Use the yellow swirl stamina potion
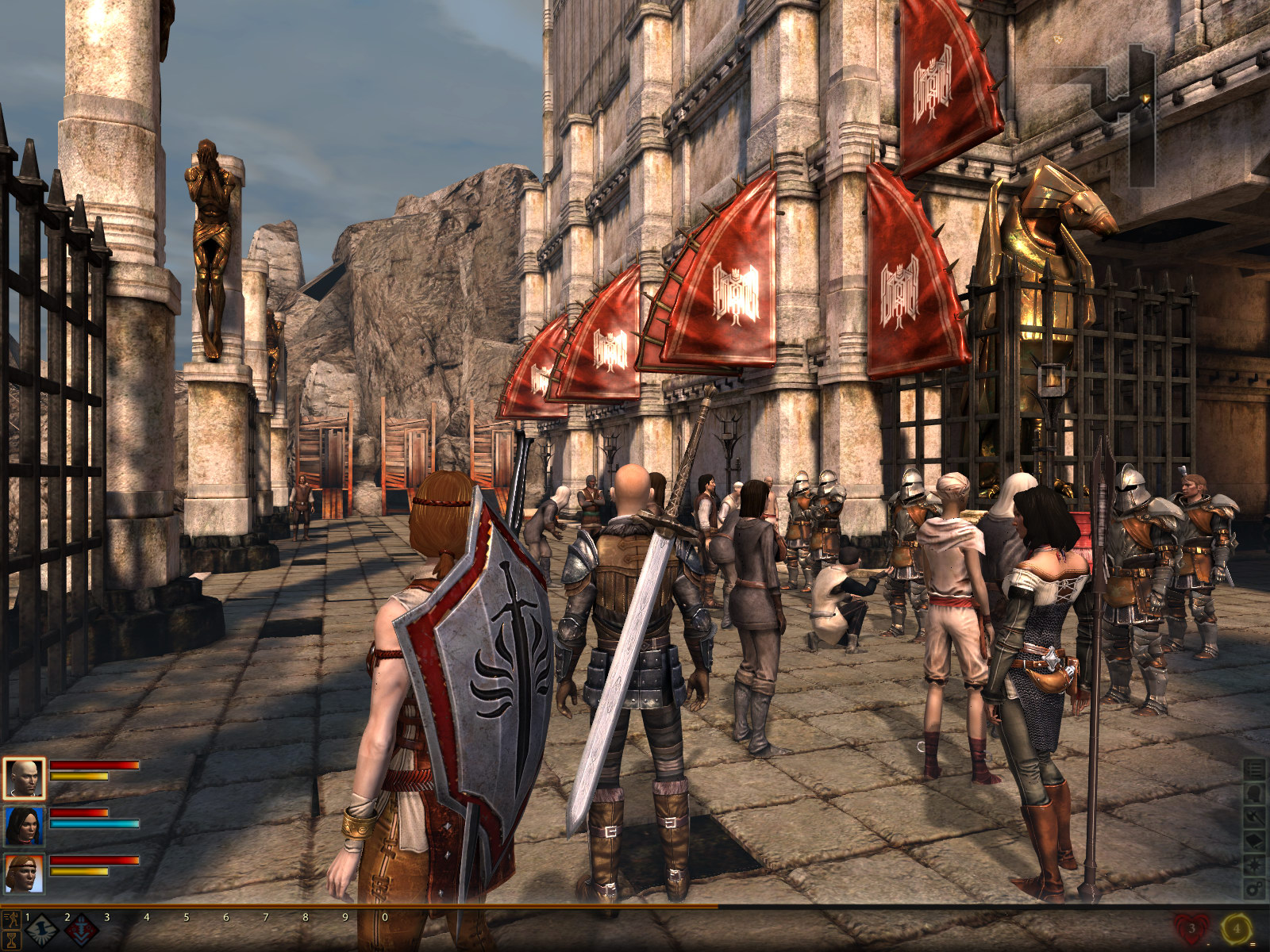This screenshot has width=1270, height=952. click(1237, 928)
